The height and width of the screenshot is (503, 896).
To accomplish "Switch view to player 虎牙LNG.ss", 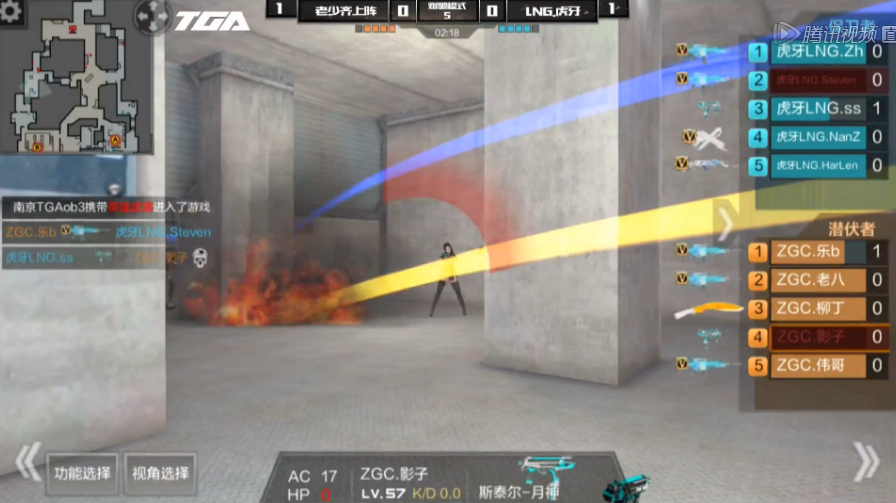I will (x=817, y=109).
